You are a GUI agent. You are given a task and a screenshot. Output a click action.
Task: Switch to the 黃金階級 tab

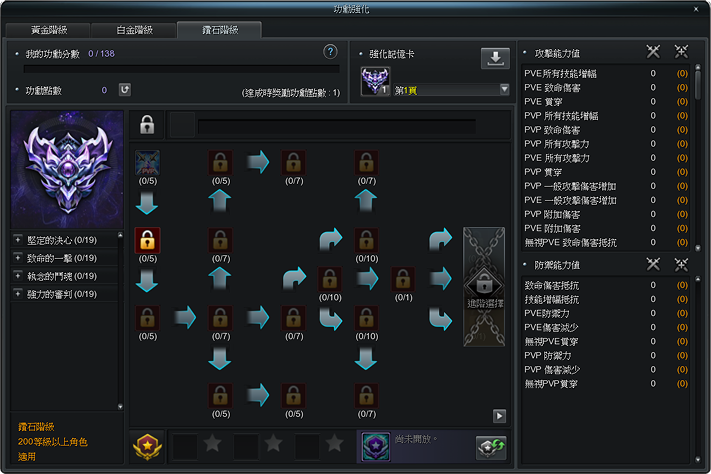click(50, 30)
